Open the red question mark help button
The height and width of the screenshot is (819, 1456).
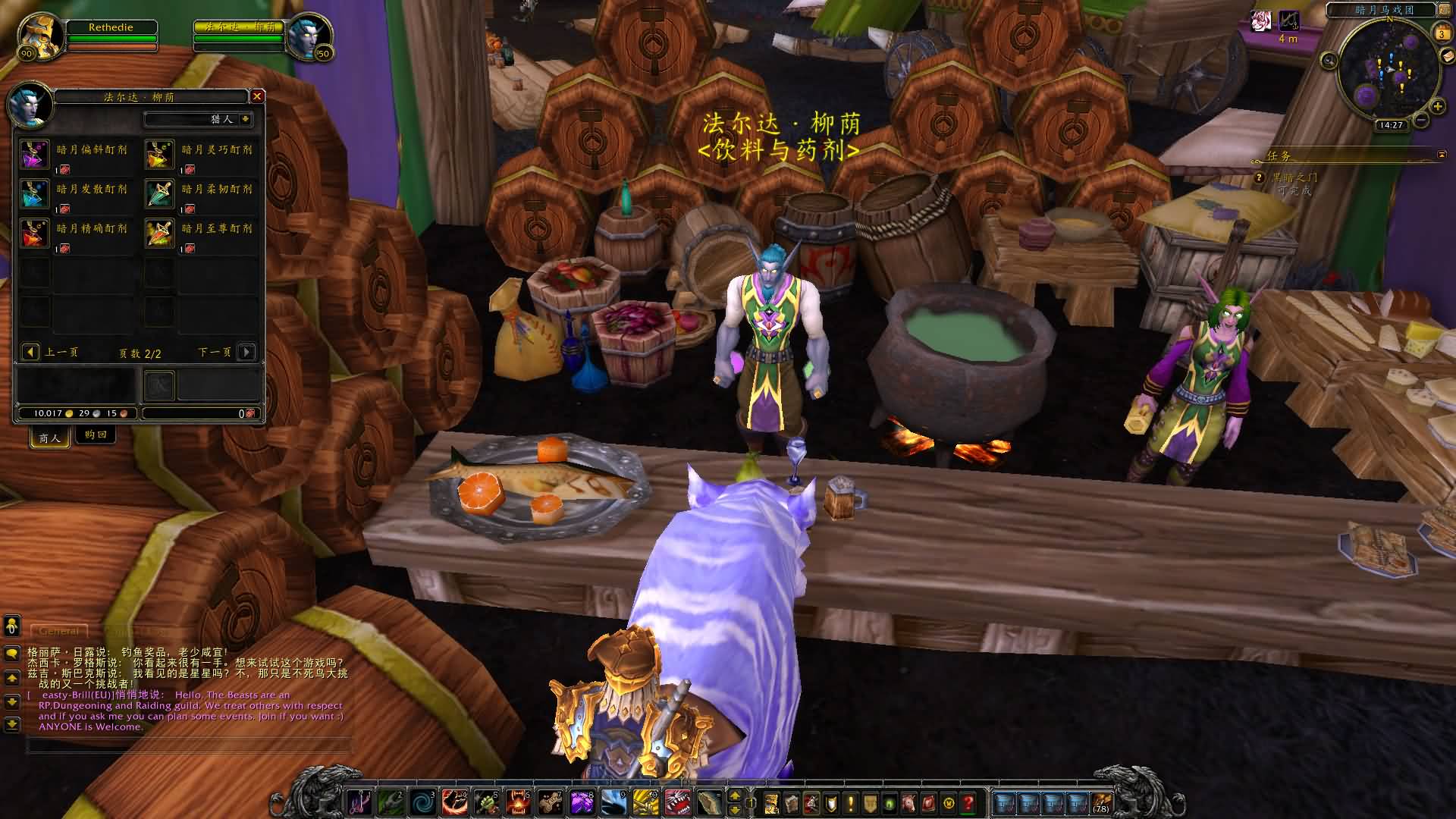click(968, 802)
